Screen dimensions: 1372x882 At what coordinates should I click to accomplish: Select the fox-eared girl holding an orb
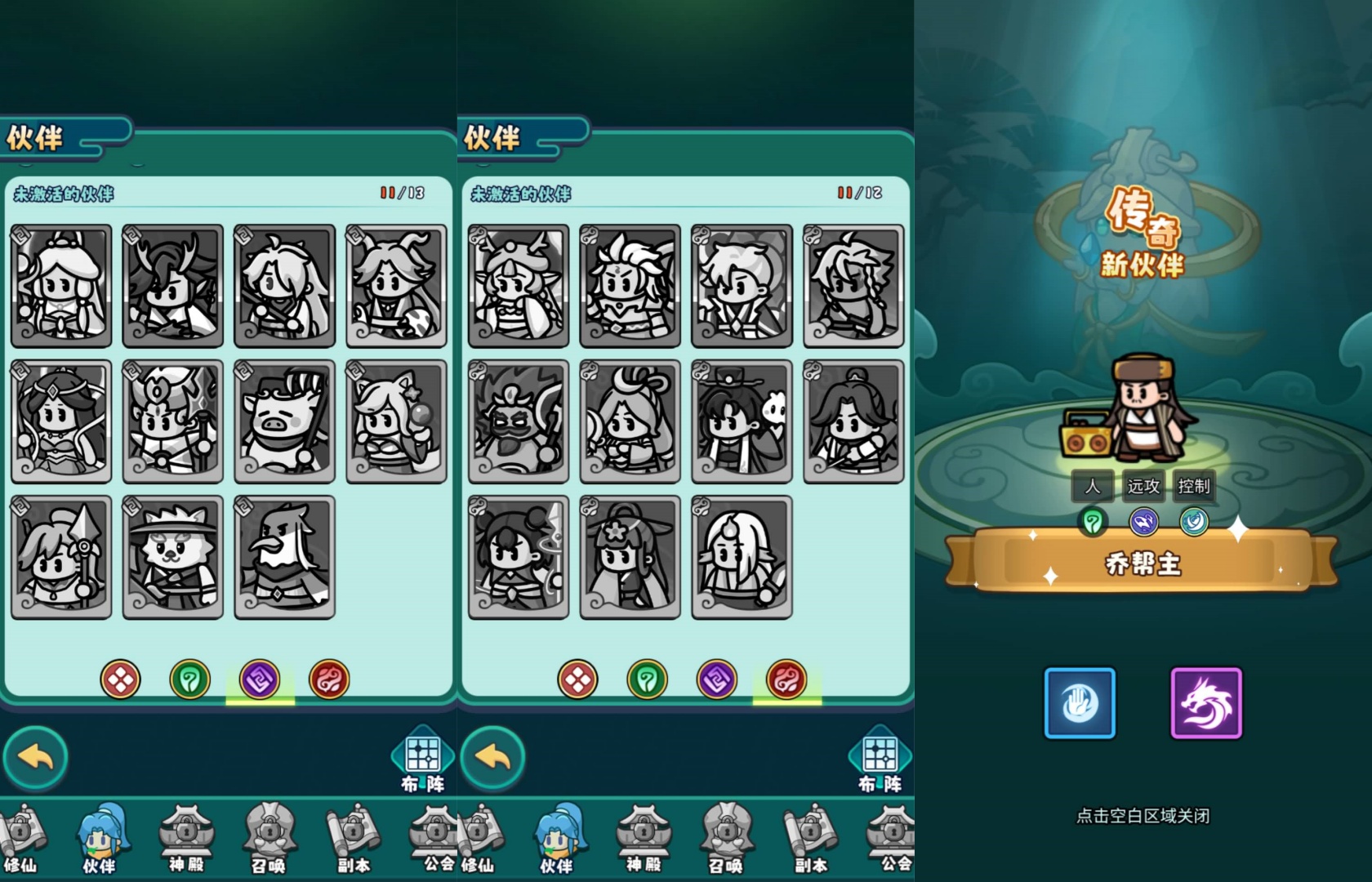coord(396,421)
